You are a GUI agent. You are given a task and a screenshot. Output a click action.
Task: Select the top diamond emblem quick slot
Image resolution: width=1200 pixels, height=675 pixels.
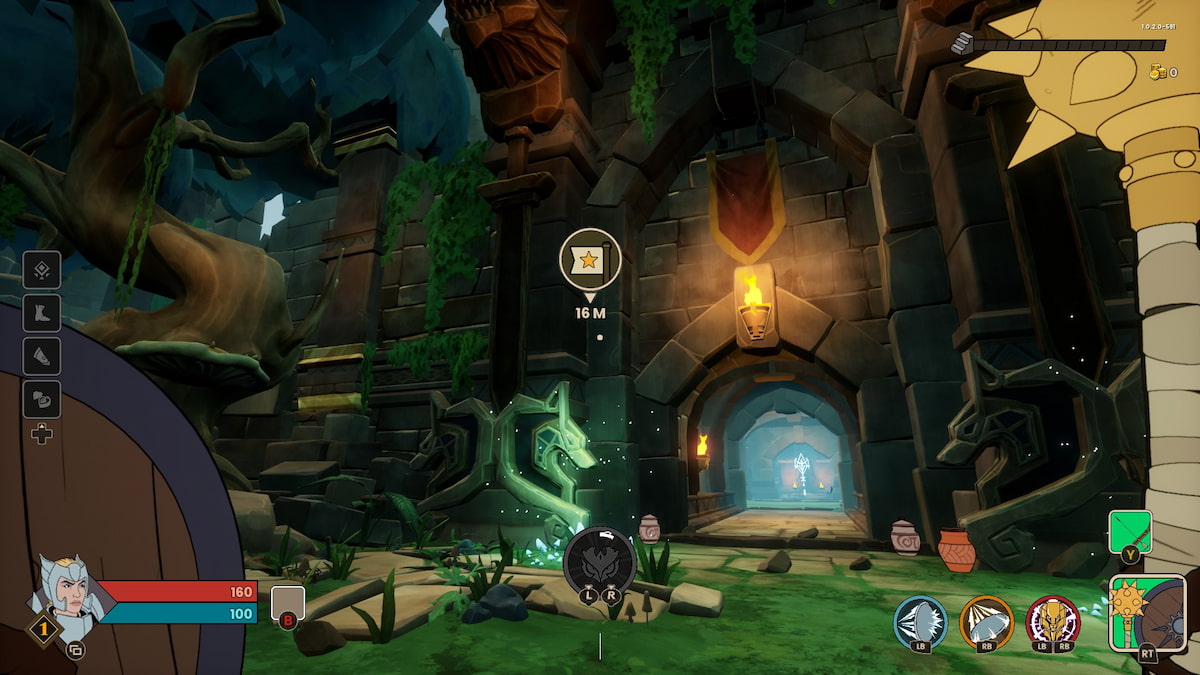42,270
